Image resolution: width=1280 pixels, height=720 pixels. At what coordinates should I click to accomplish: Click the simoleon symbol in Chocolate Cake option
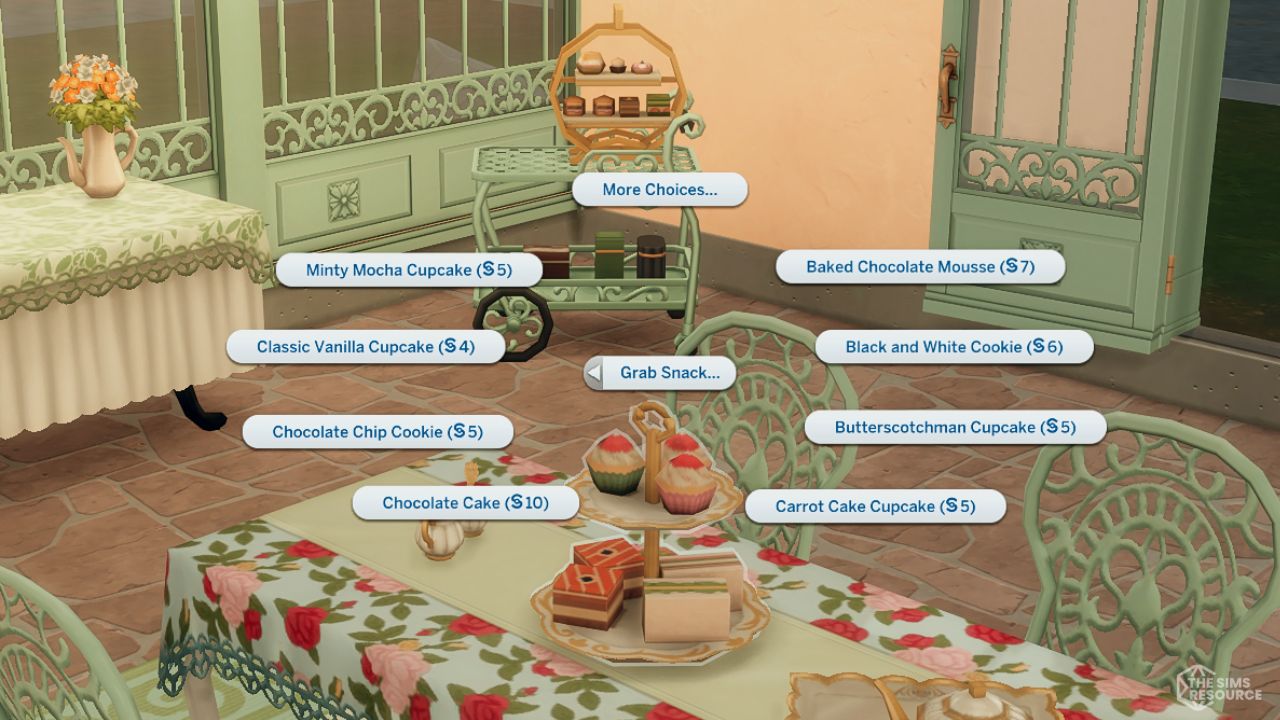coord(518,503)
